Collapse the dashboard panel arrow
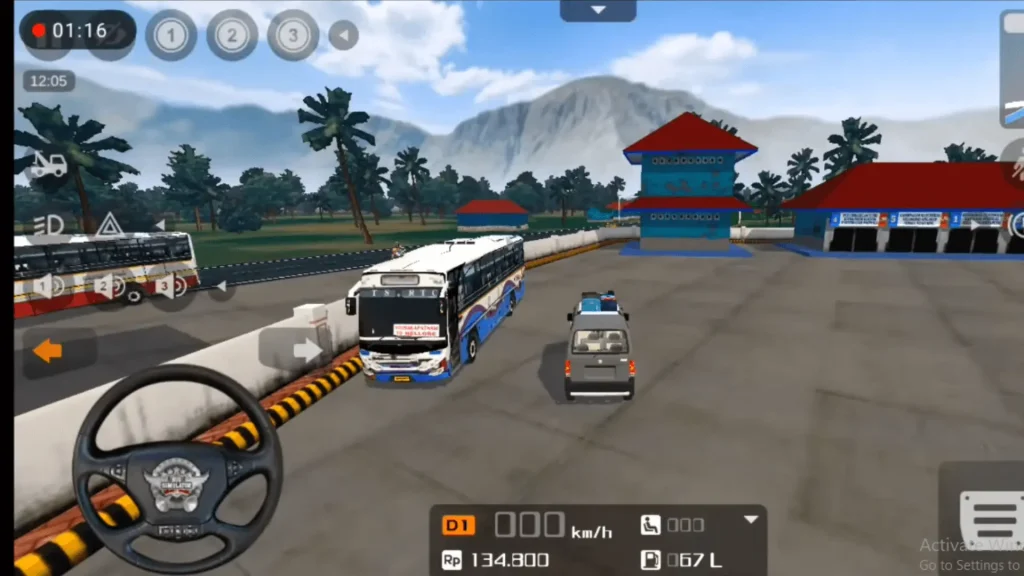The height and width of the screenshot is (576, 1024). pyautogui.click(x=751, y=520)
